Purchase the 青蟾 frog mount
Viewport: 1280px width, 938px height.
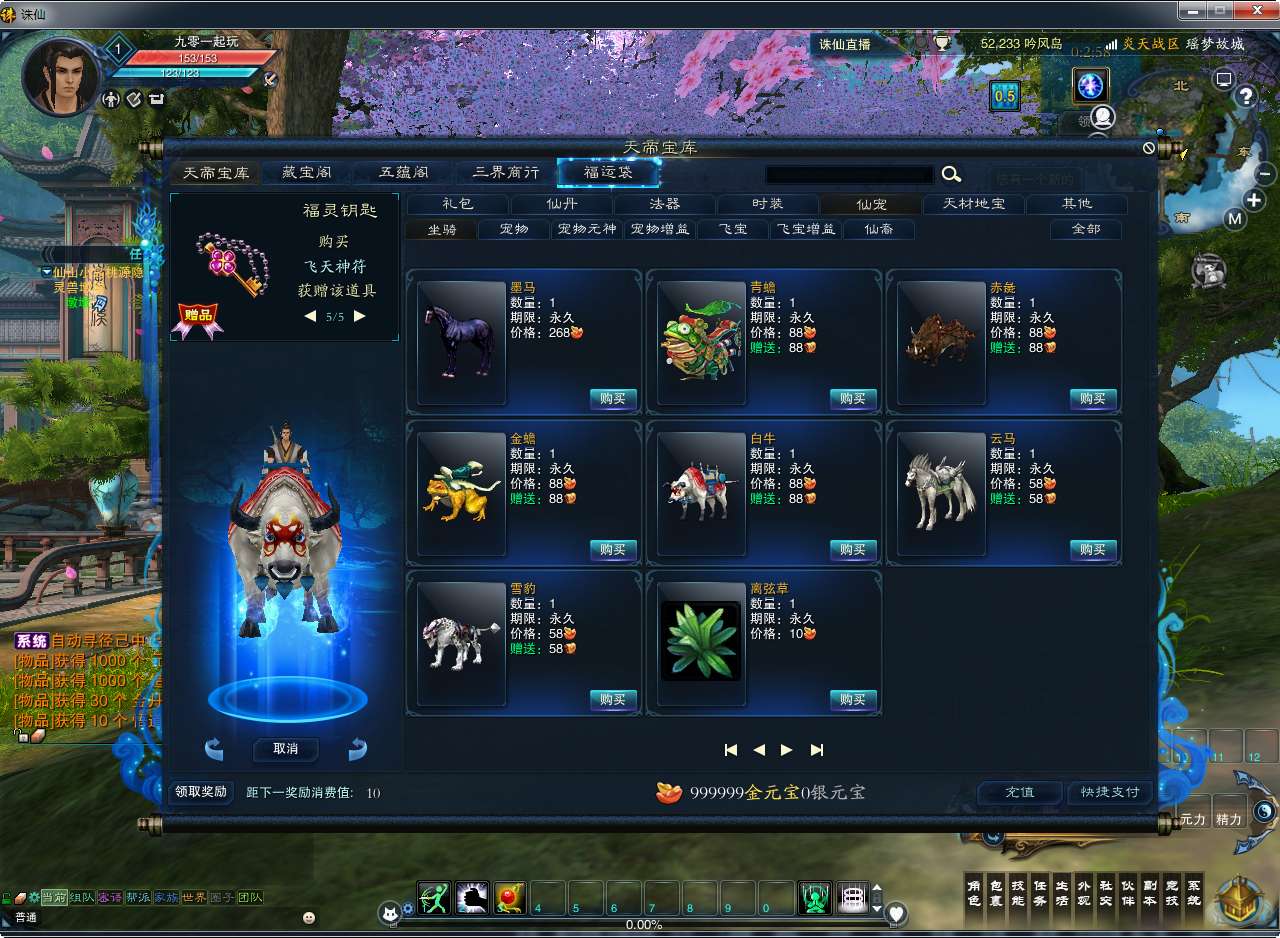point(853,399)
